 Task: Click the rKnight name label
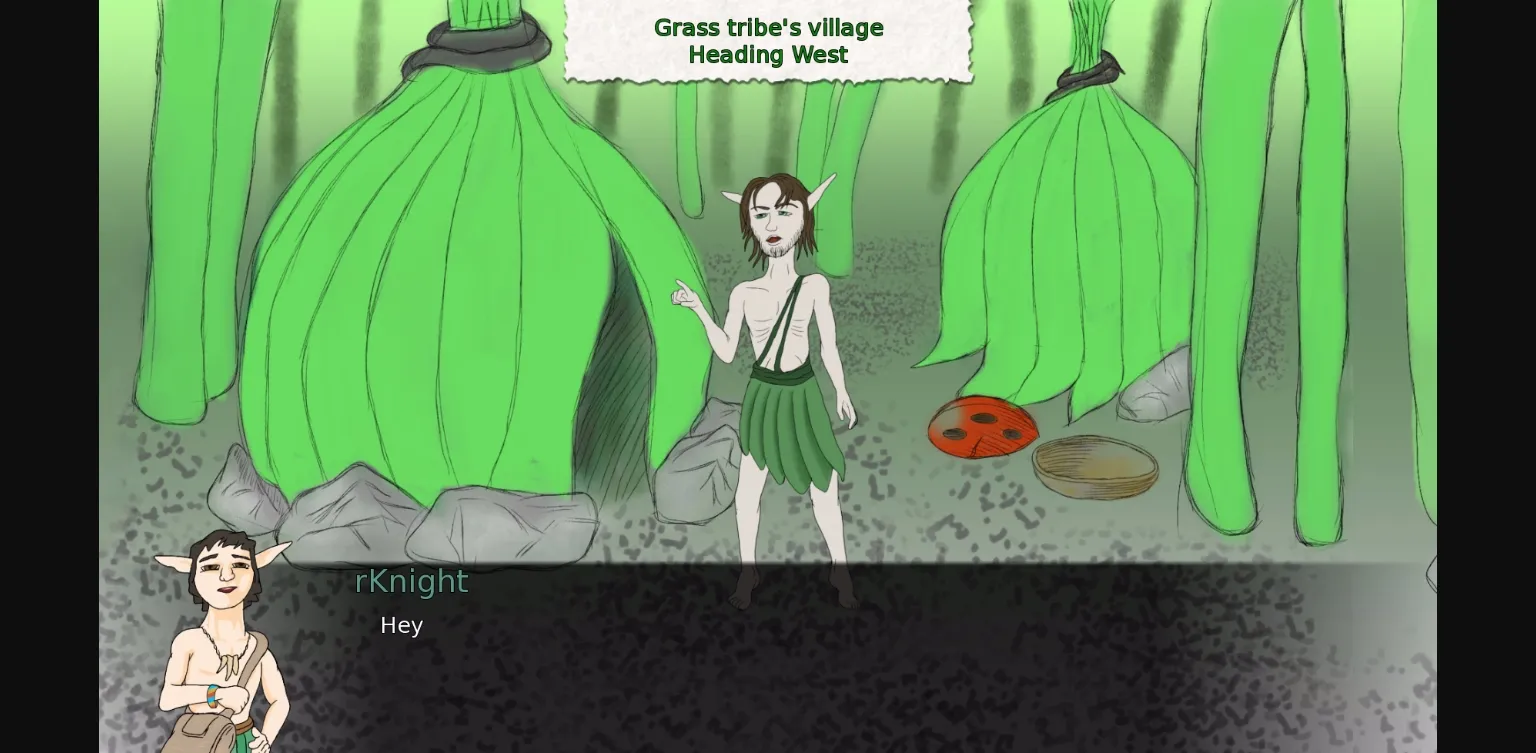411,581
